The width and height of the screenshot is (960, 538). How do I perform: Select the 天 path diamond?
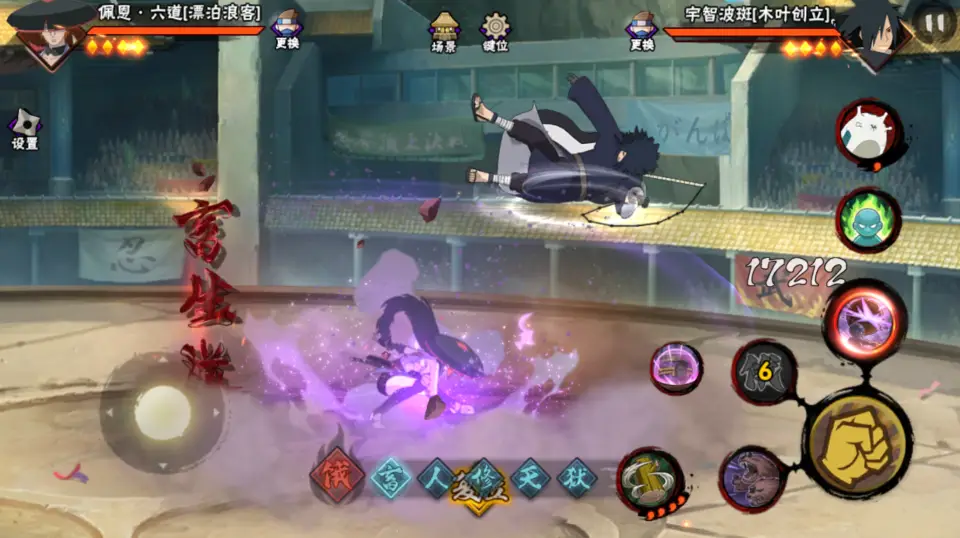(x=531, y=478)
